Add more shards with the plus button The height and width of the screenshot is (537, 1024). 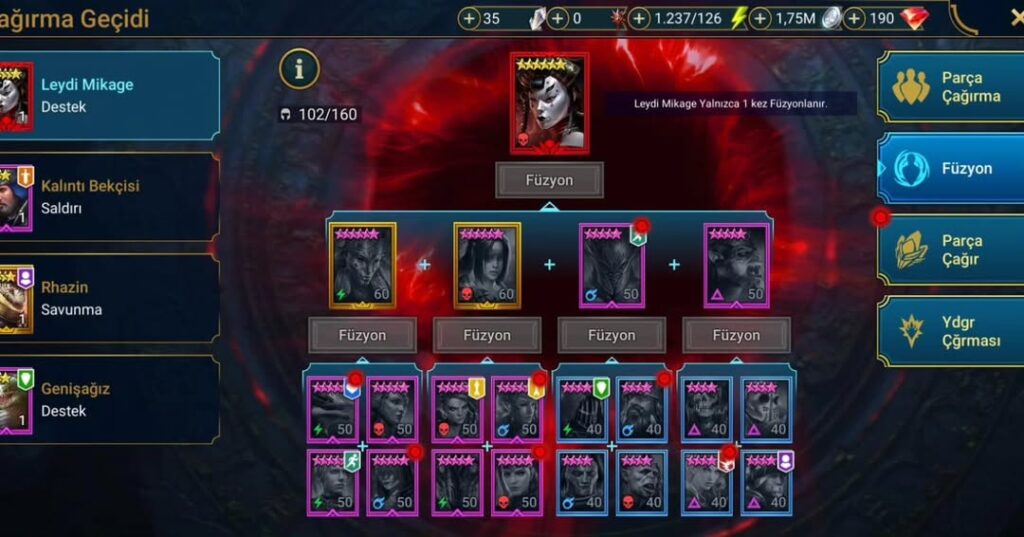470,18
